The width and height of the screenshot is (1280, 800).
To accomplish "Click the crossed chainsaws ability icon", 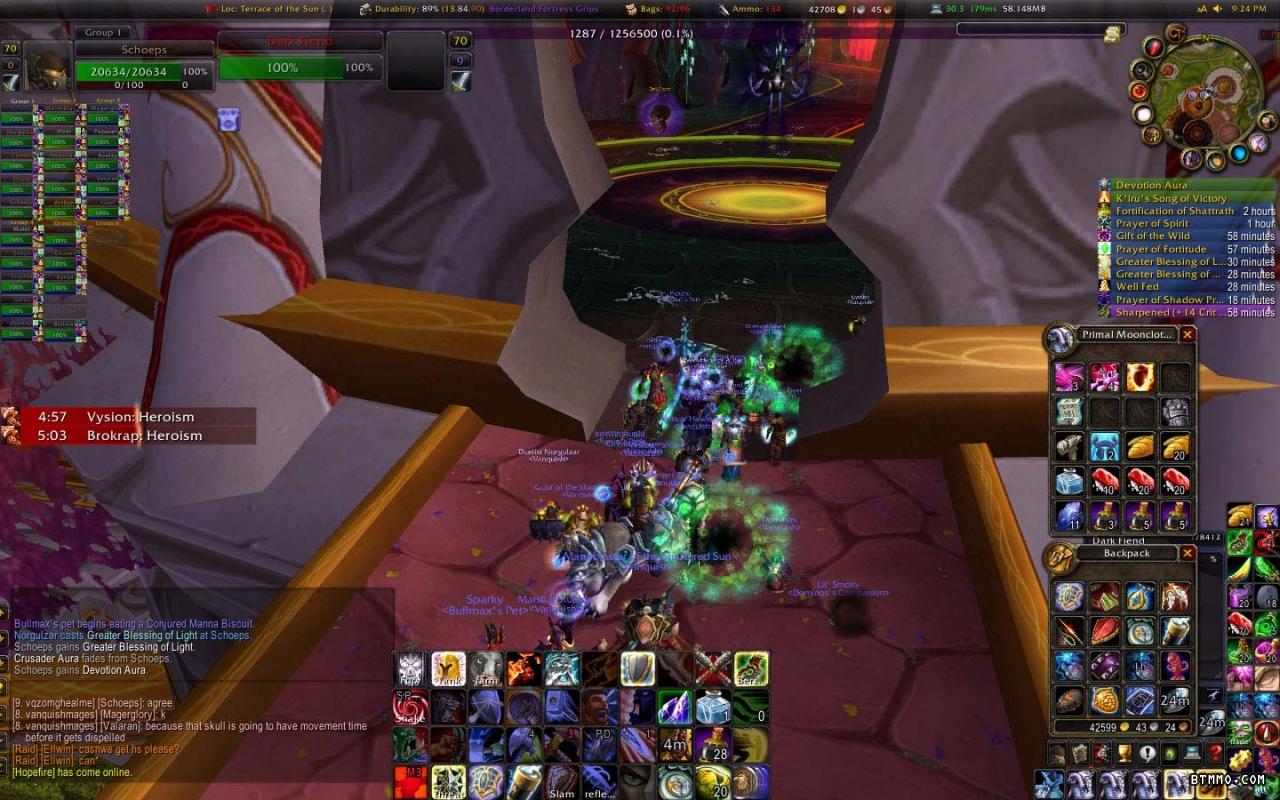I will tap(713, 668).
